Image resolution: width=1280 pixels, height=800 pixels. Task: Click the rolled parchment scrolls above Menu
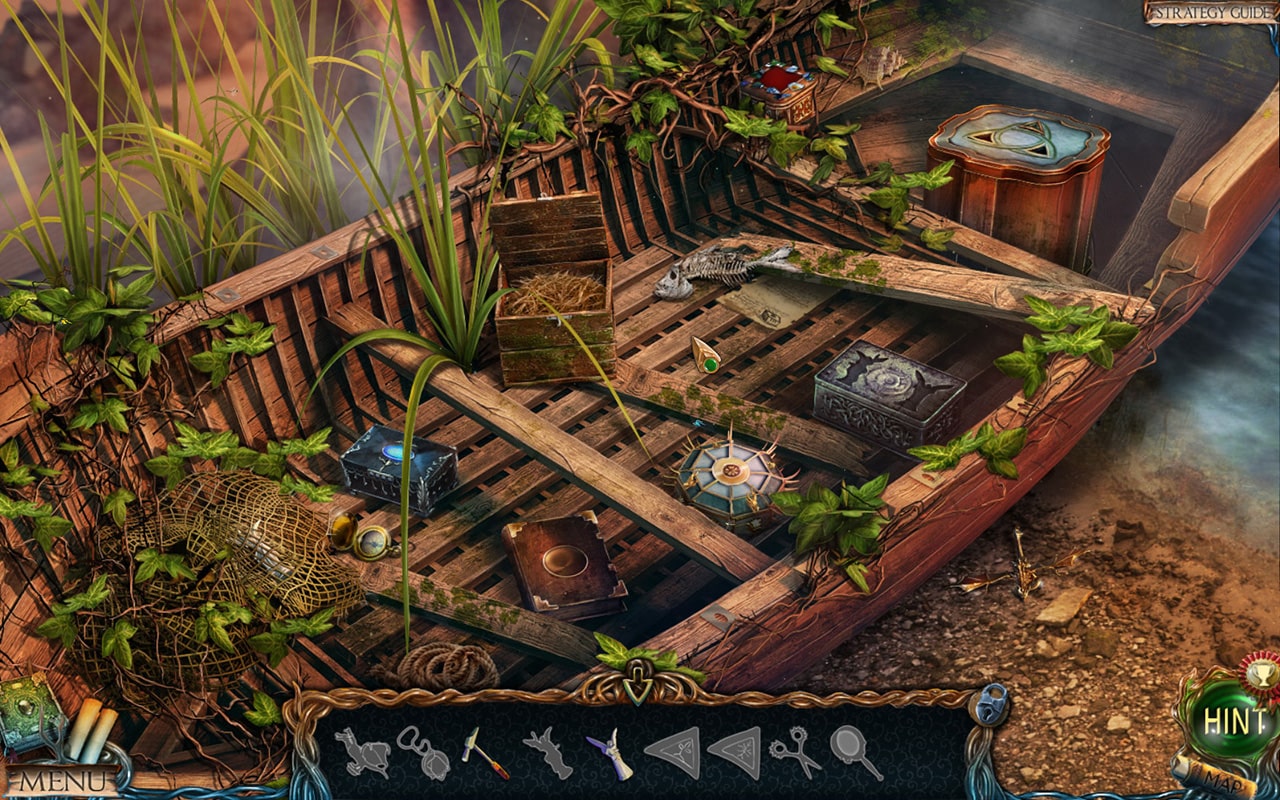tap(90, 729)
